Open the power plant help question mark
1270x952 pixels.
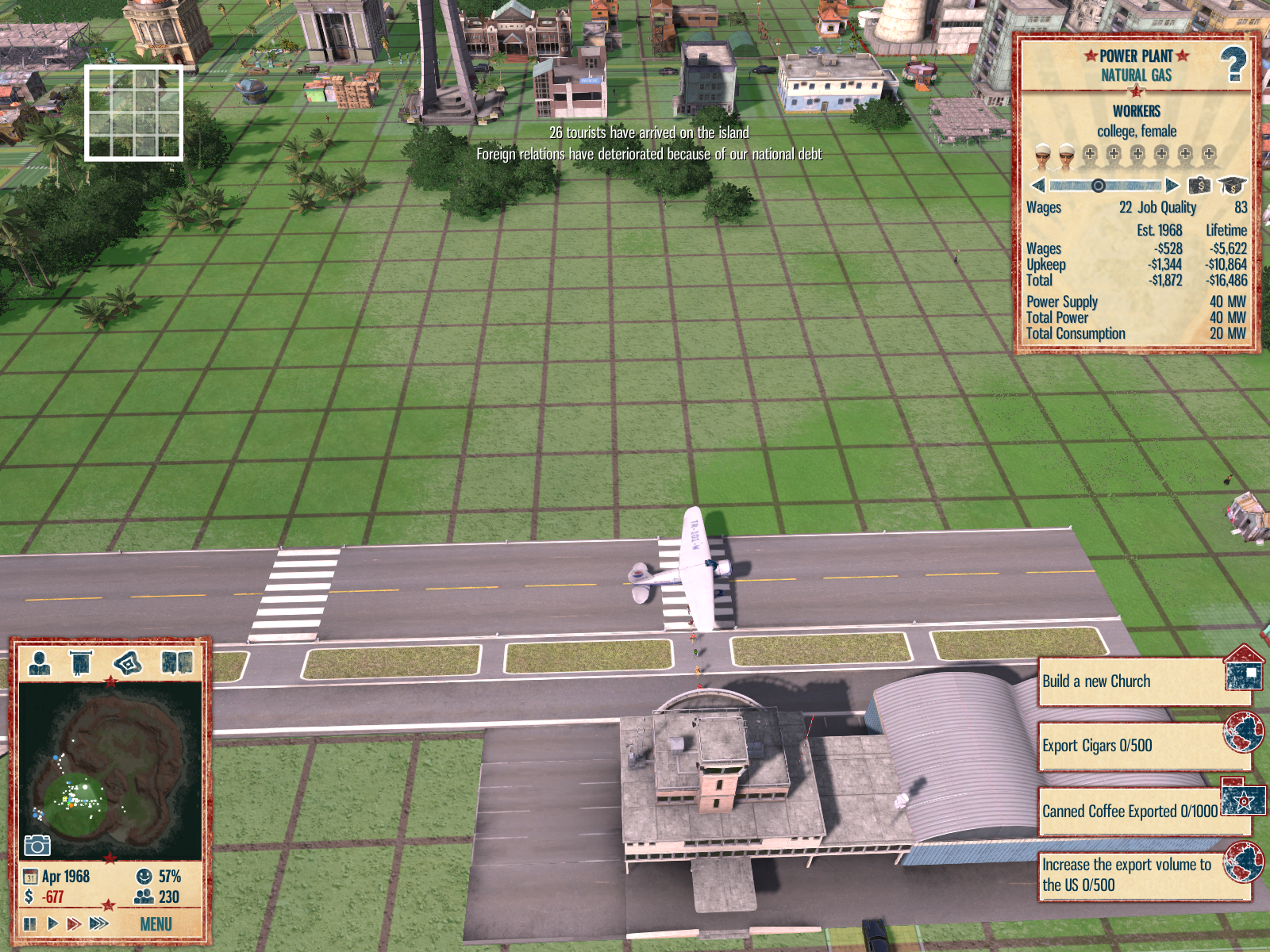click(1233, 65)
